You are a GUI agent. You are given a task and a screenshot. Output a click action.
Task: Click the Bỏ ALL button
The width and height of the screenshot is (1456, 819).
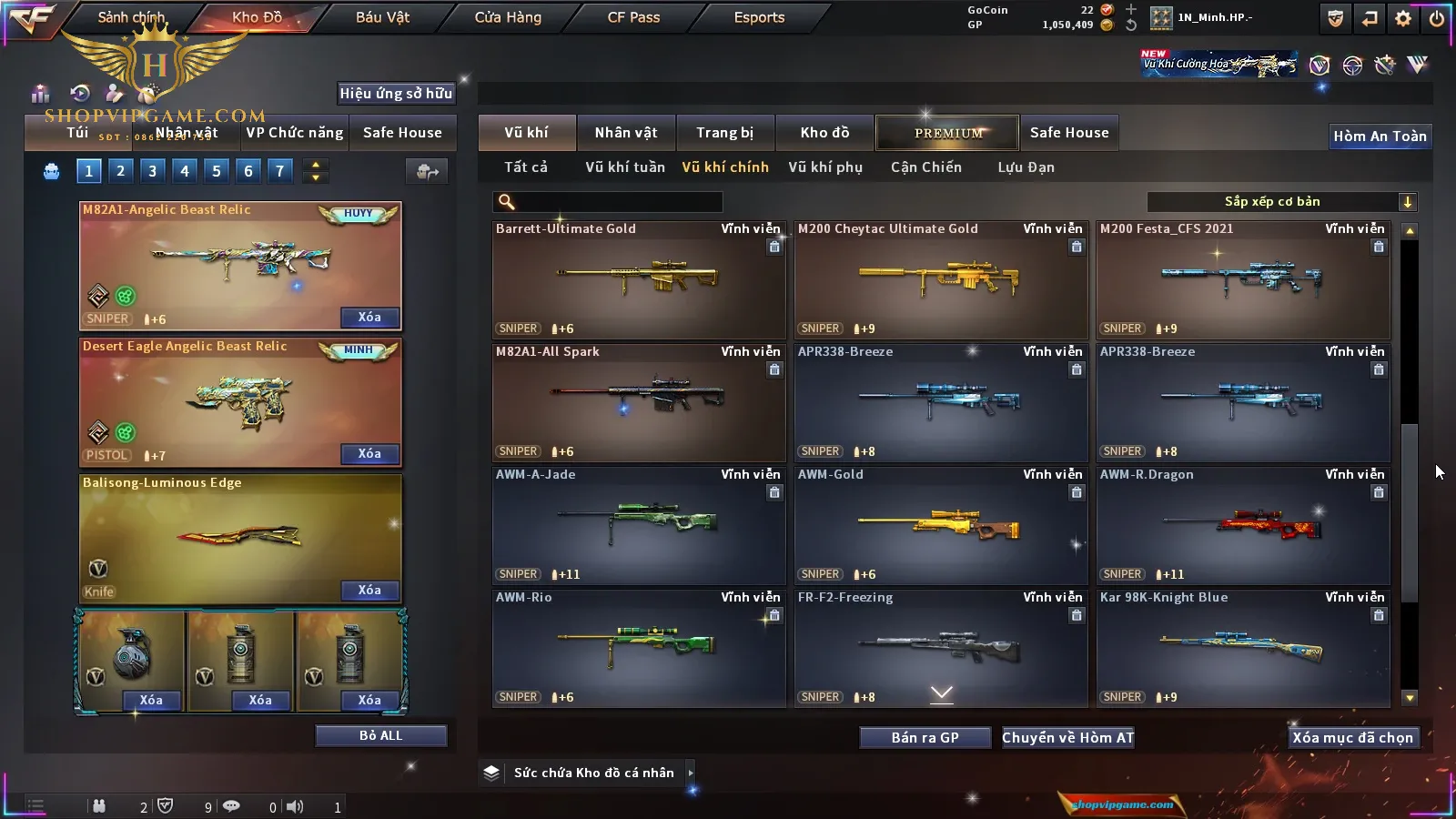[380, 735]
